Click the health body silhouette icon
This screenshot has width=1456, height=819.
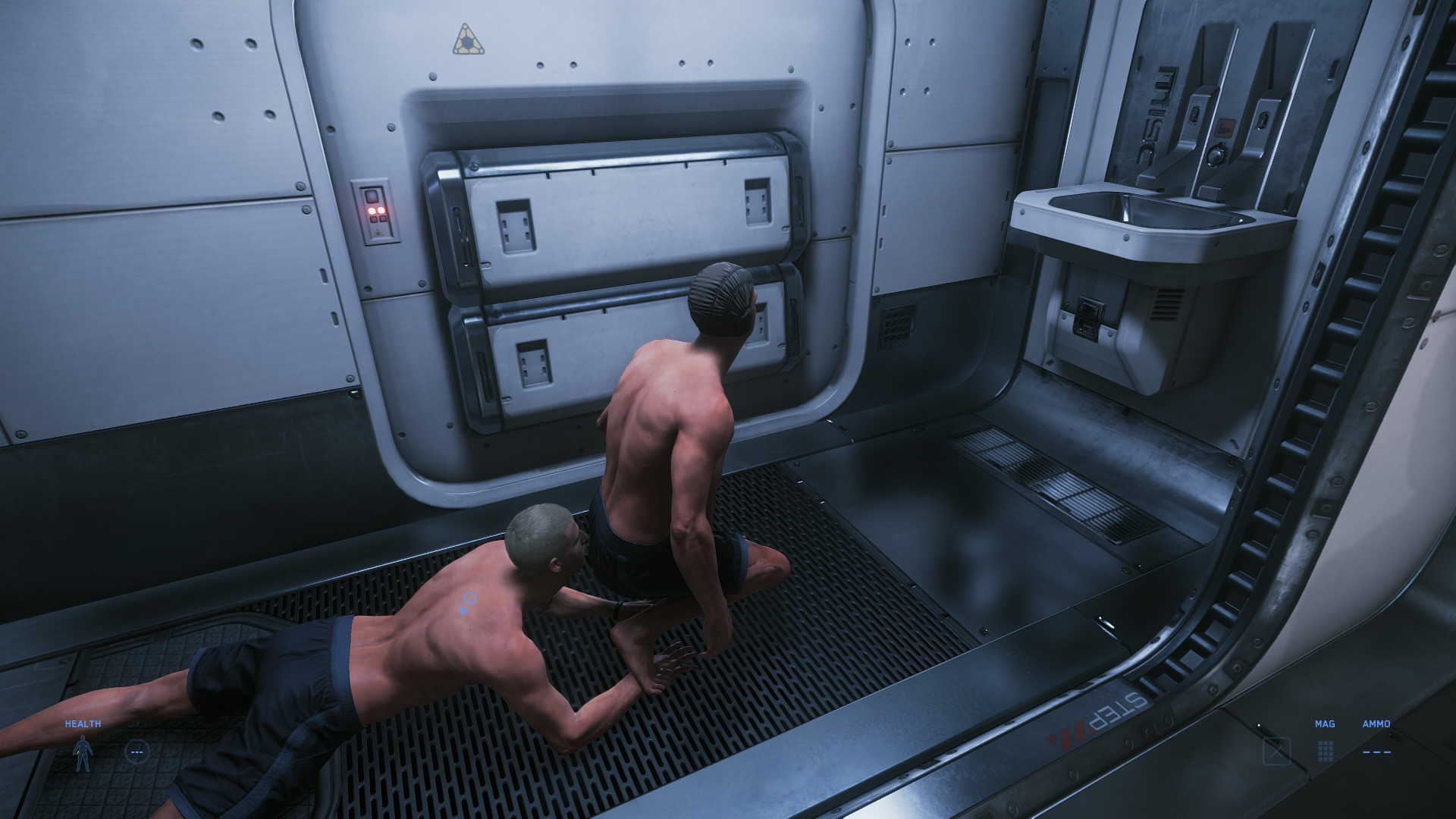(81, 752)
